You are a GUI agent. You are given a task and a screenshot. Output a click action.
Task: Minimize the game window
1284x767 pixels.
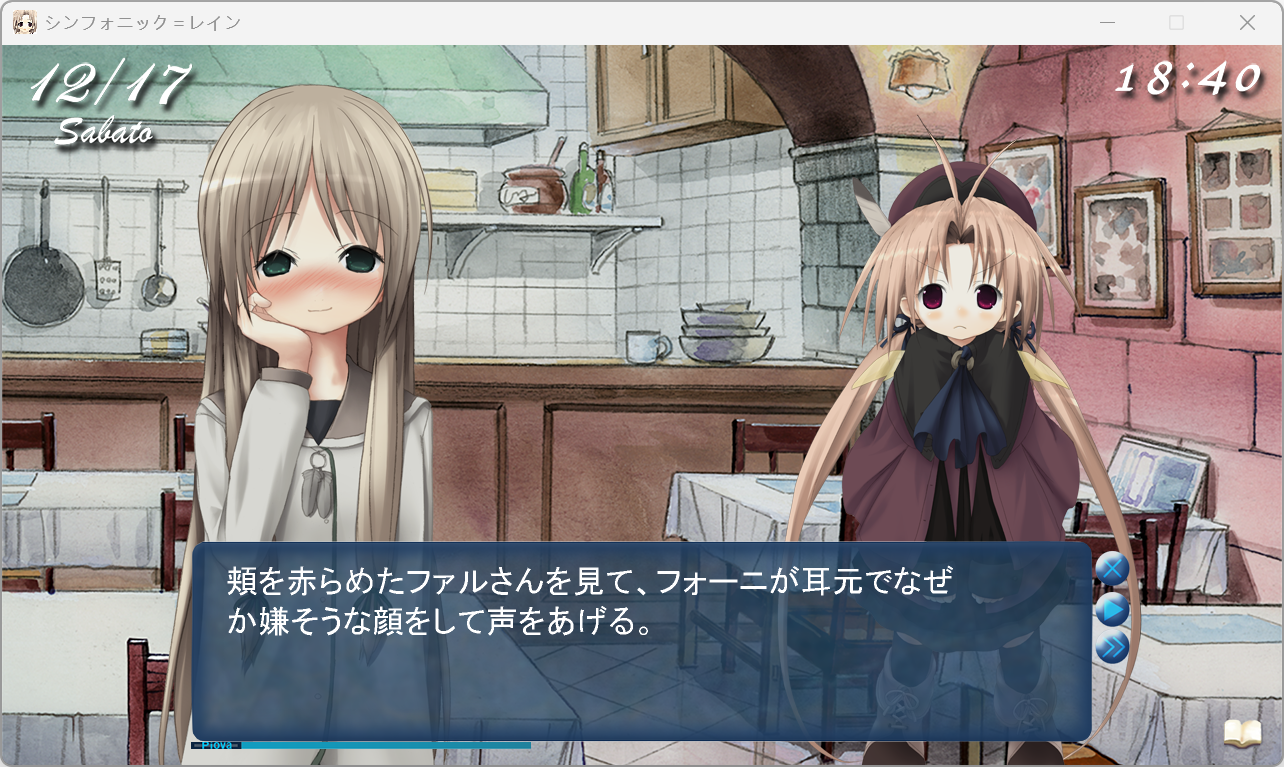click(1107, 22)
